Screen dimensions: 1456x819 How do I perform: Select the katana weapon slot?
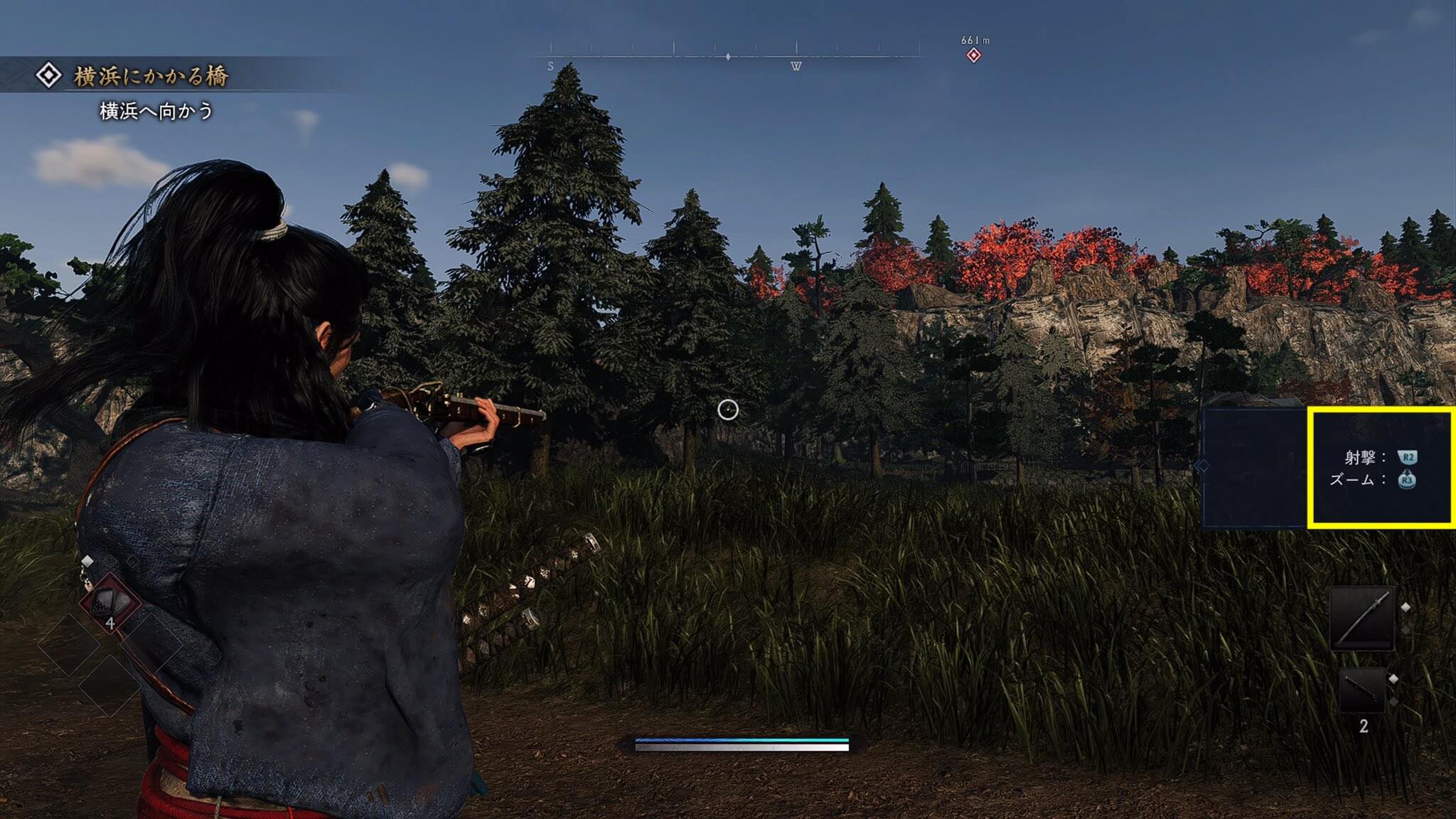coord(1362,619)
